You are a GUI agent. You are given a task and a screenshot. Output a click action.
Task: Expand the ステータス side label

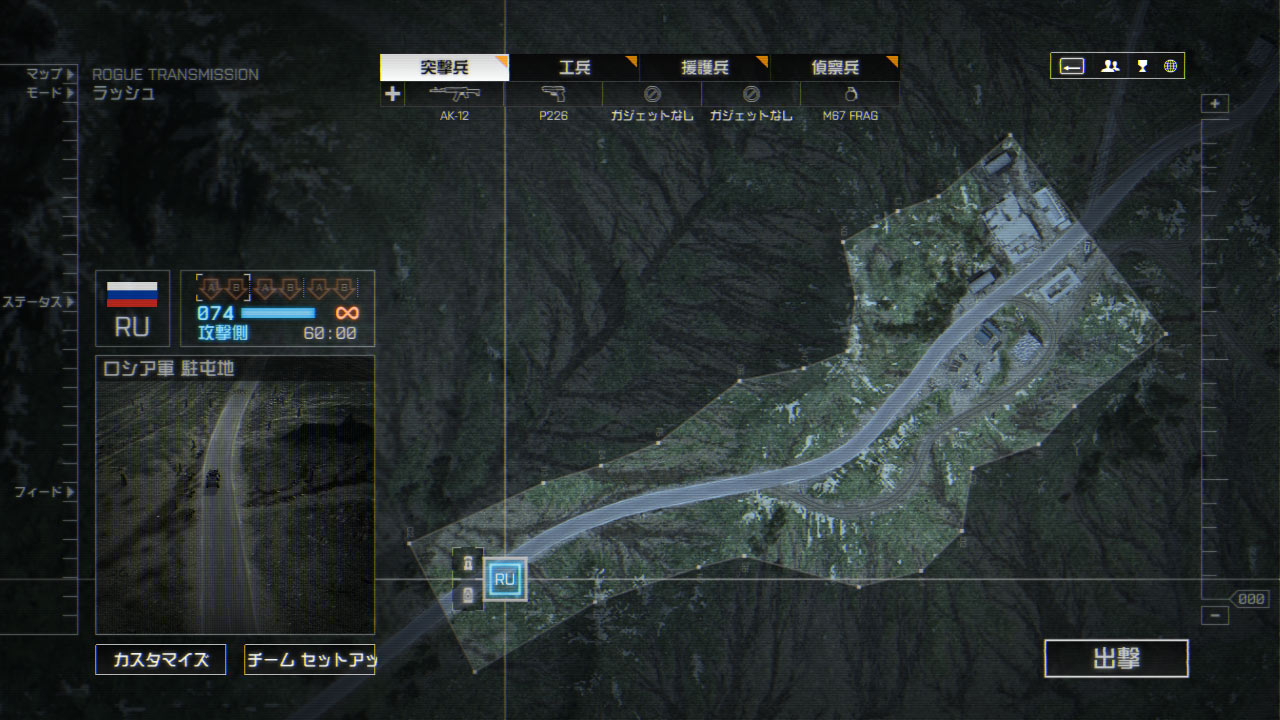pyautogui.click(x=38, y=302)
